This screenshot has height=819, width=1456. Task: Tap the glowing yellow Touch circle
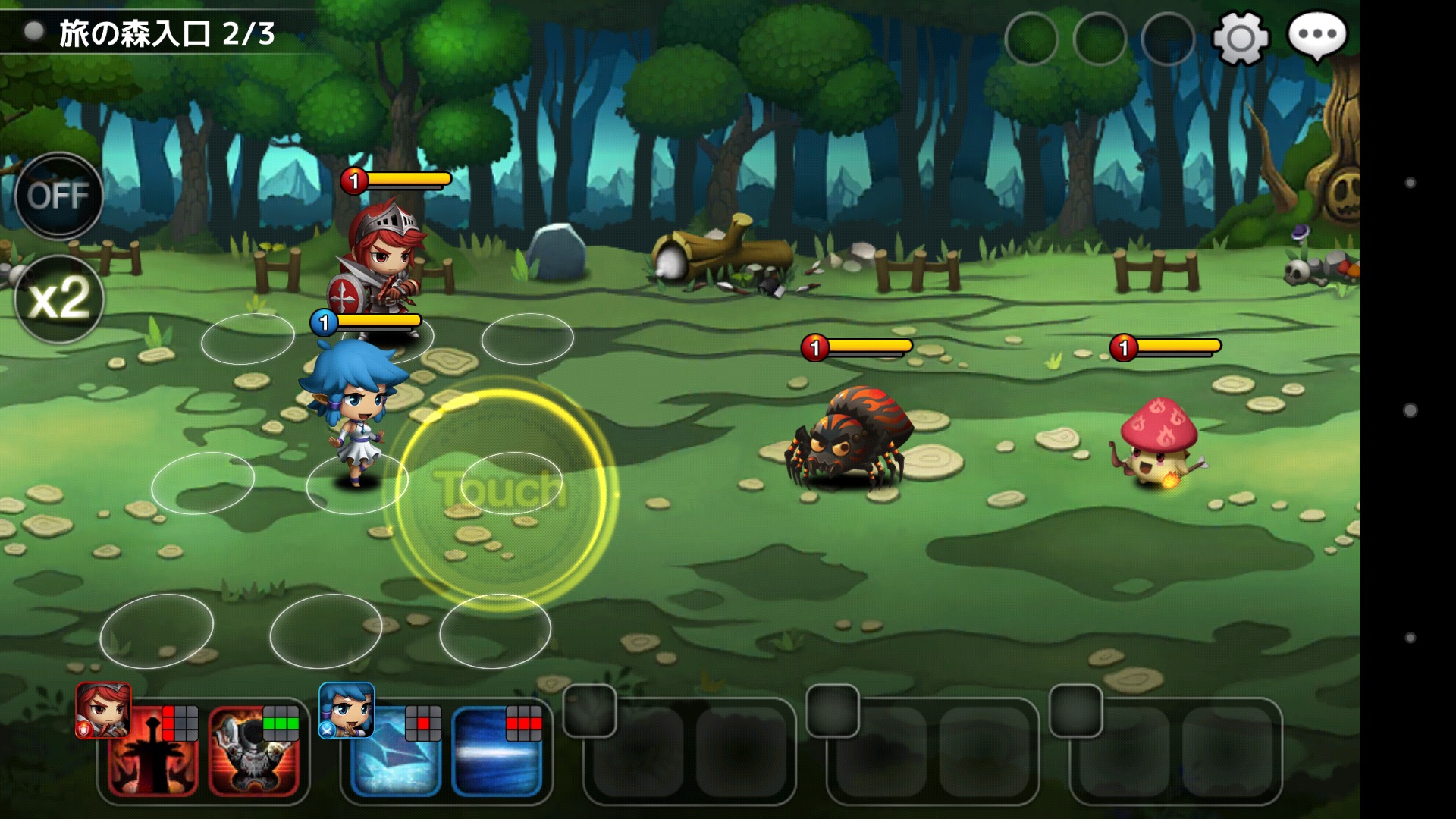point(500,491)
